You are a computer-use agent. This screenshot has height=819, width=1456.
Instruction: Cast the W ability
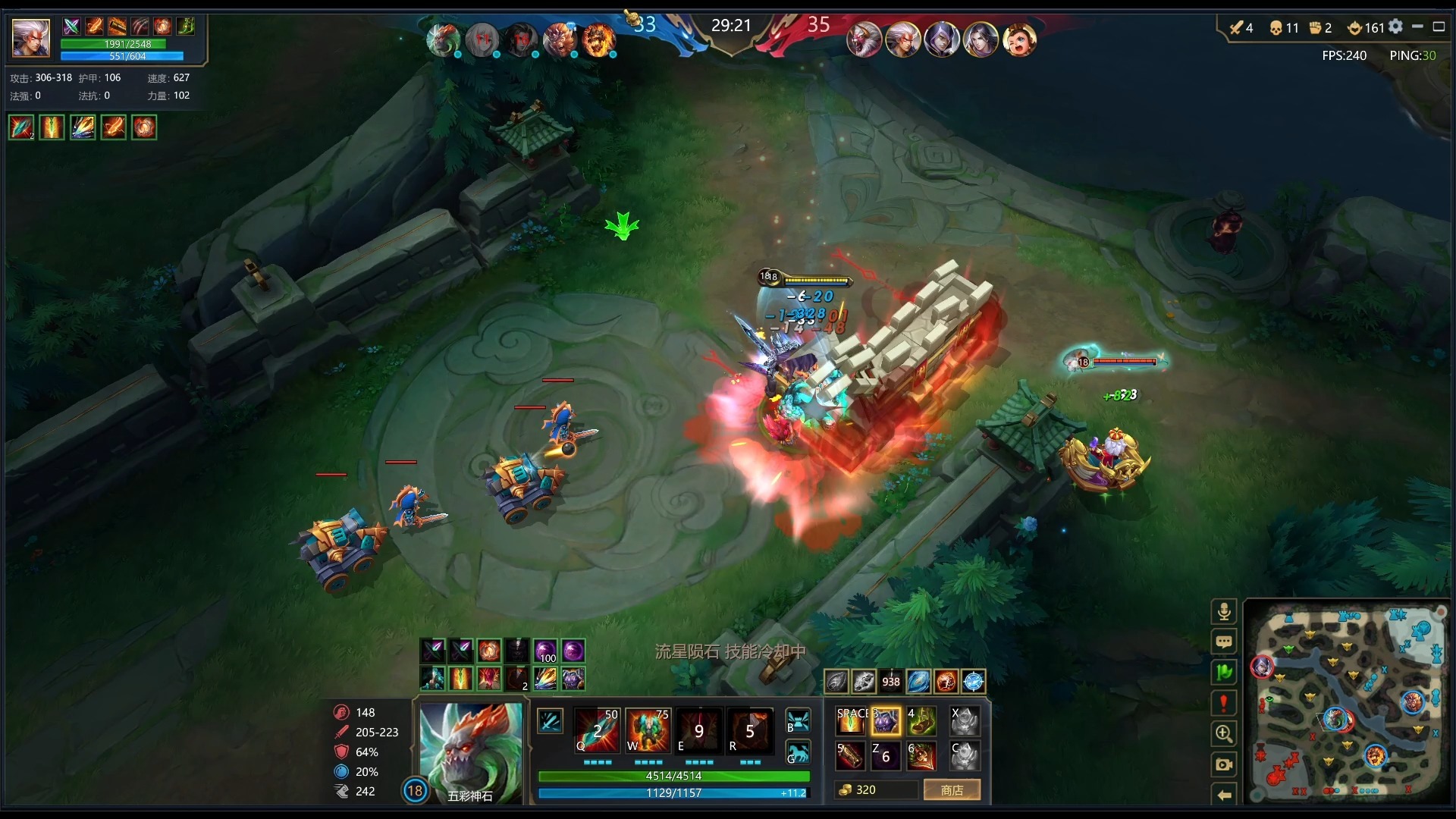tap(648, 731)
